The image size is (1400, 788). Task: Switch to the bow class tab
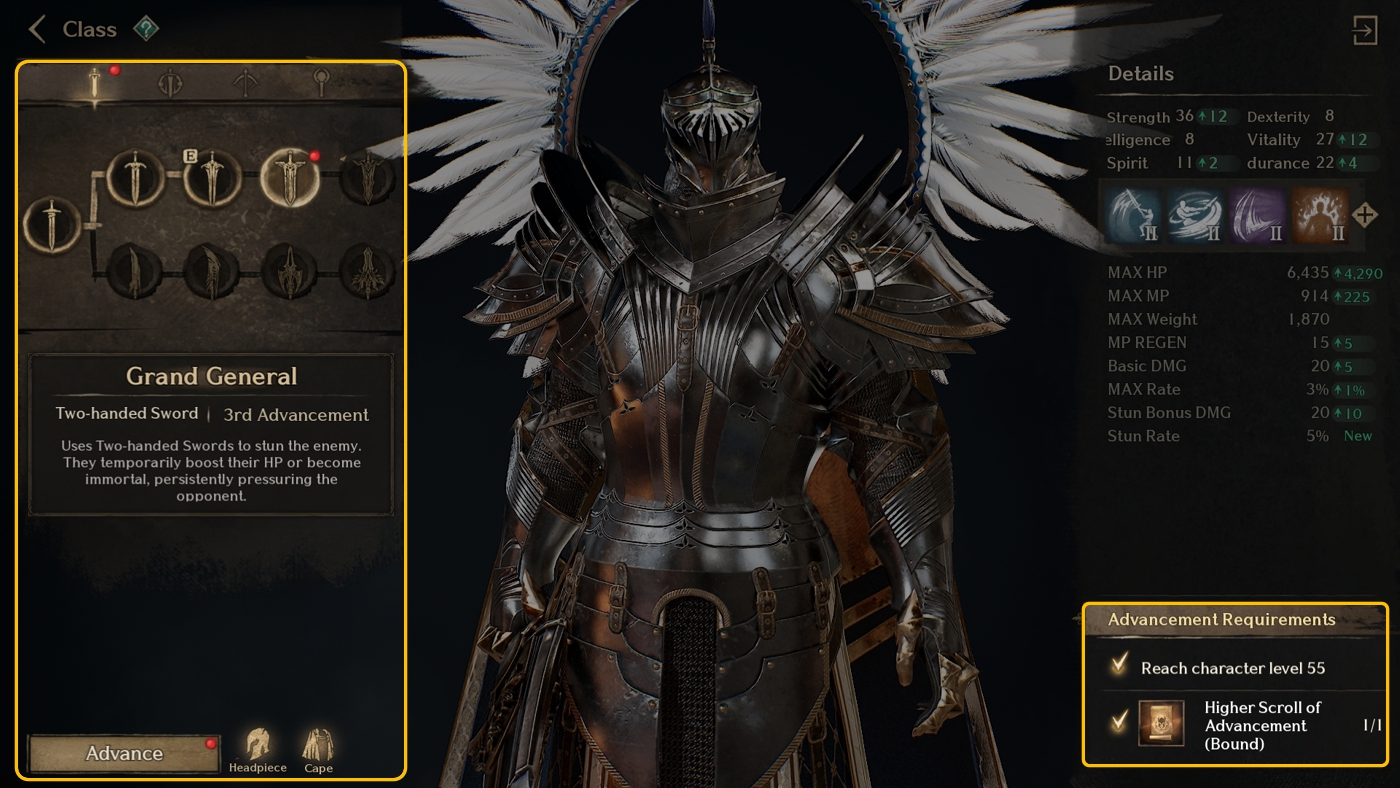(x=246, y=83)
